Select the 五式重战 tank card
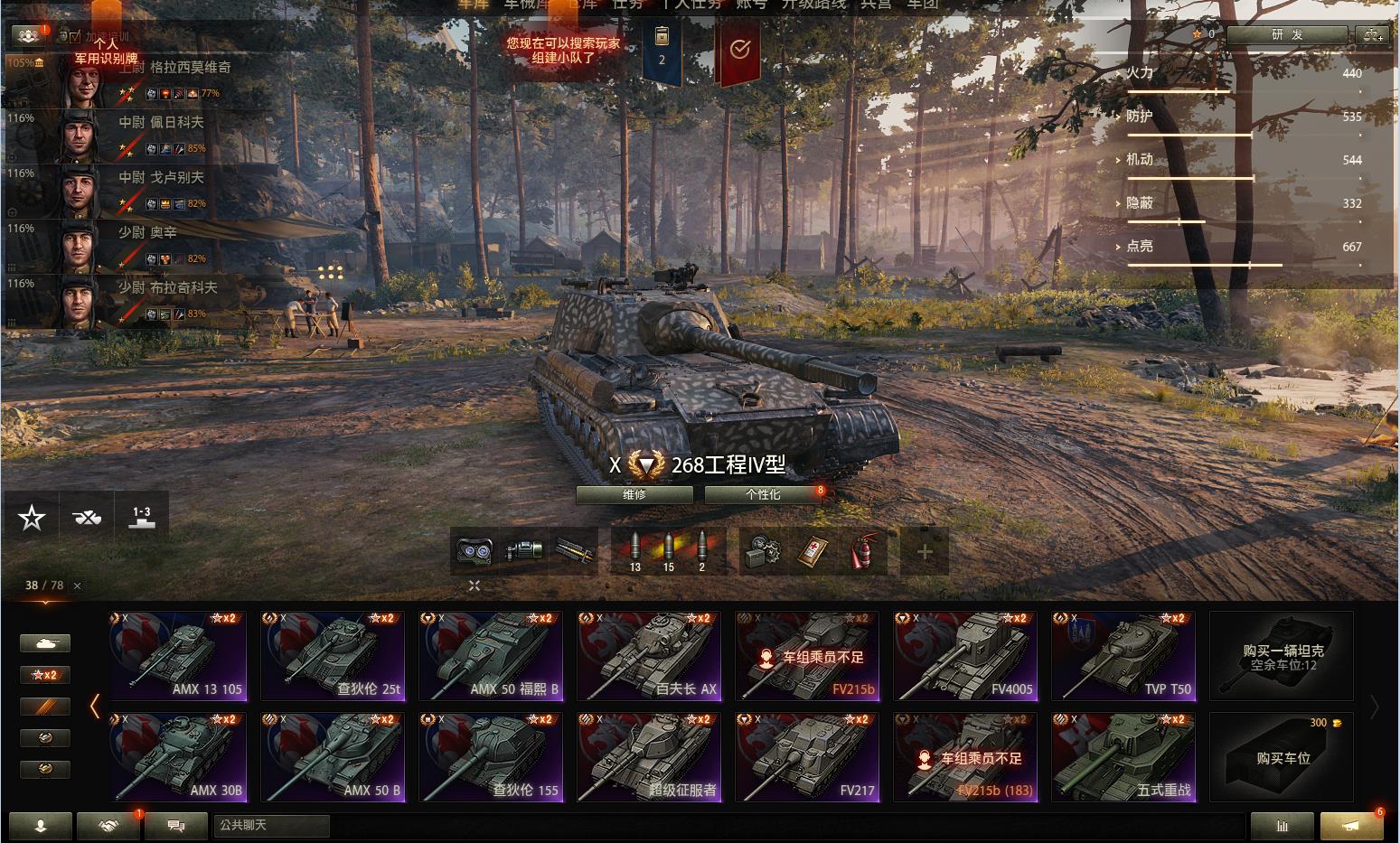The height and width of the screenshot is (843, 1400). pos(1123,757)
